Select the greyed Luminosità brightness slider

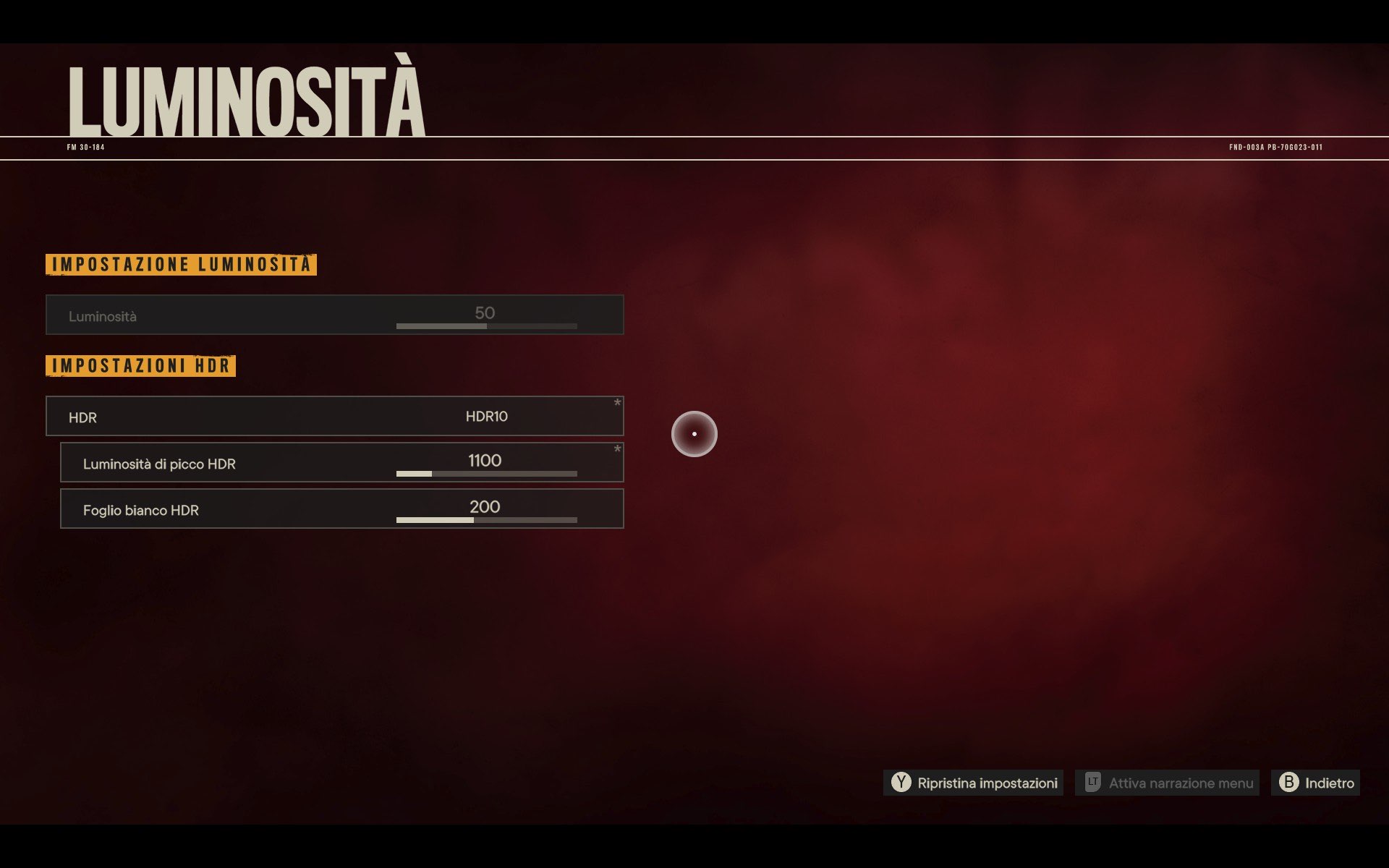coord(486,326)
